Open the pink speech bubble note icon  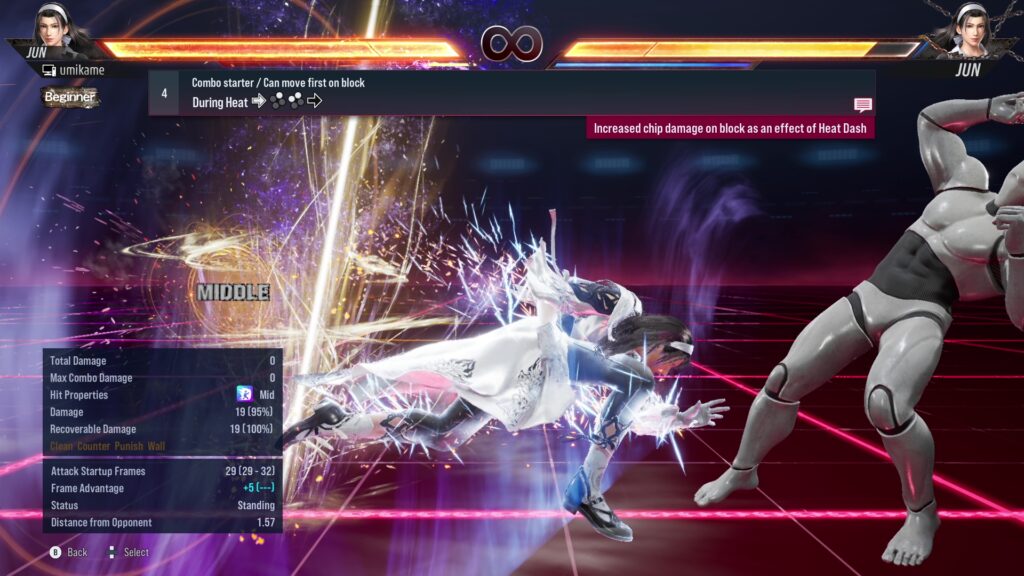(x=862, y=105)
